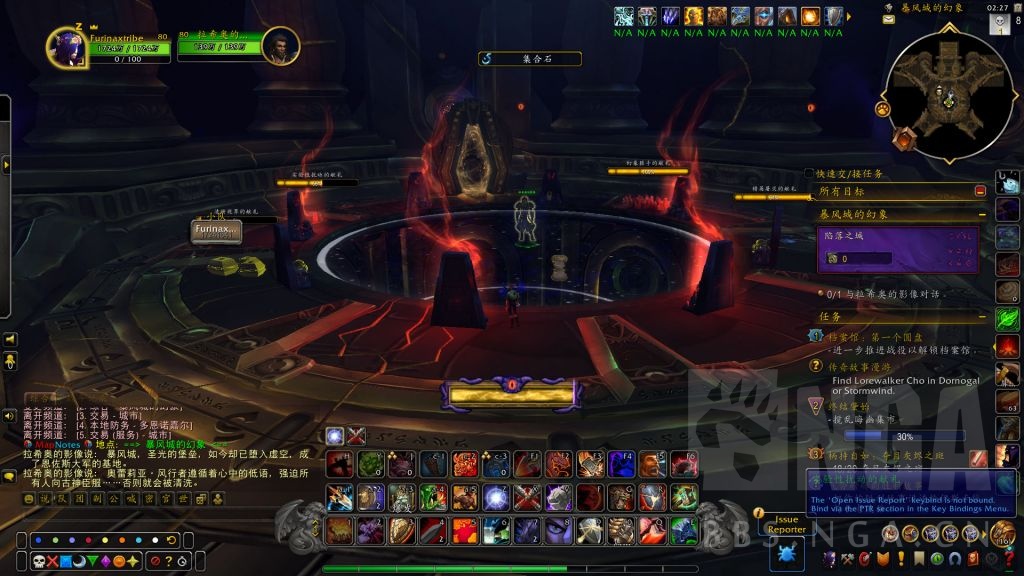Tick the 快速交/接任务 checkbox
1024x576 pixels.
coord(809,173)
